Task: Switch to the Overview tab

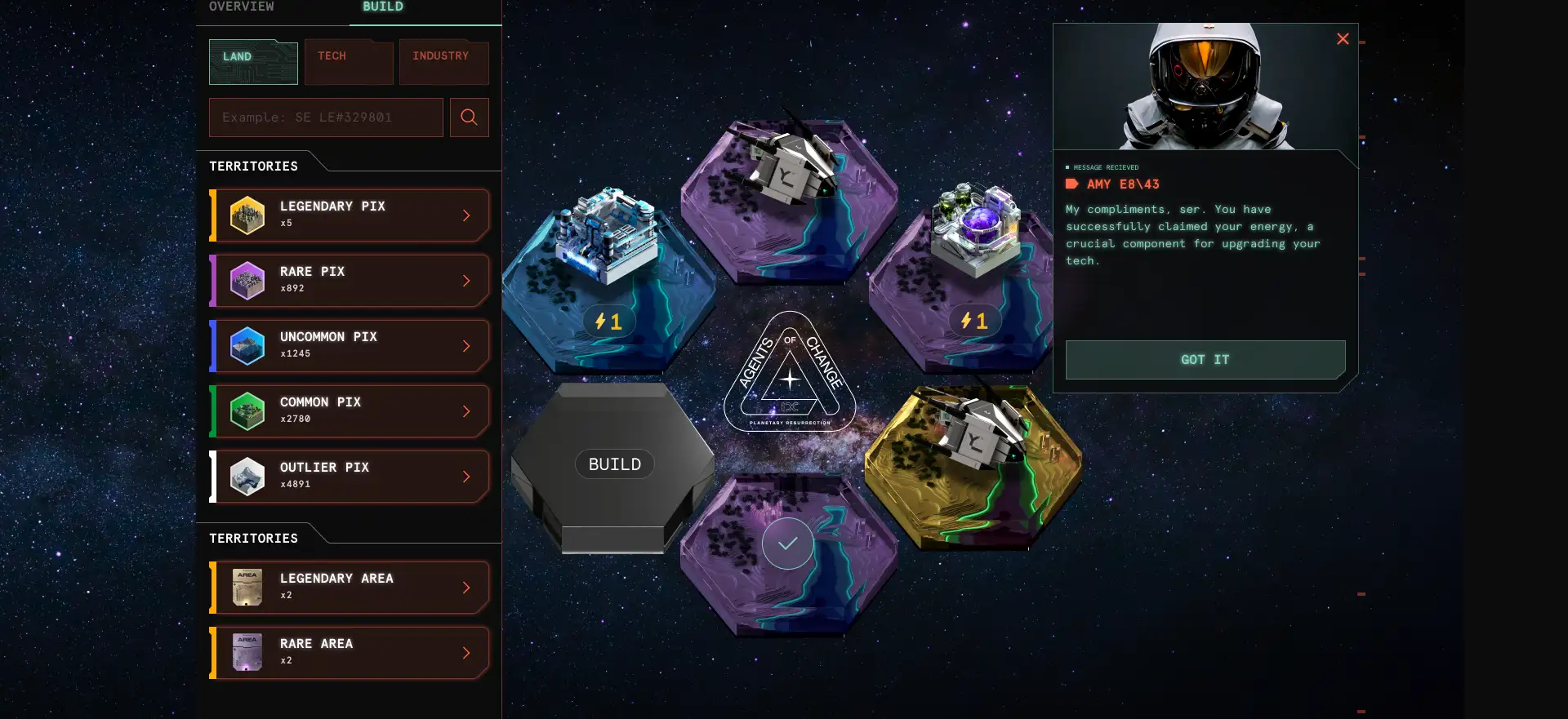Action: (x=242, y=7)
